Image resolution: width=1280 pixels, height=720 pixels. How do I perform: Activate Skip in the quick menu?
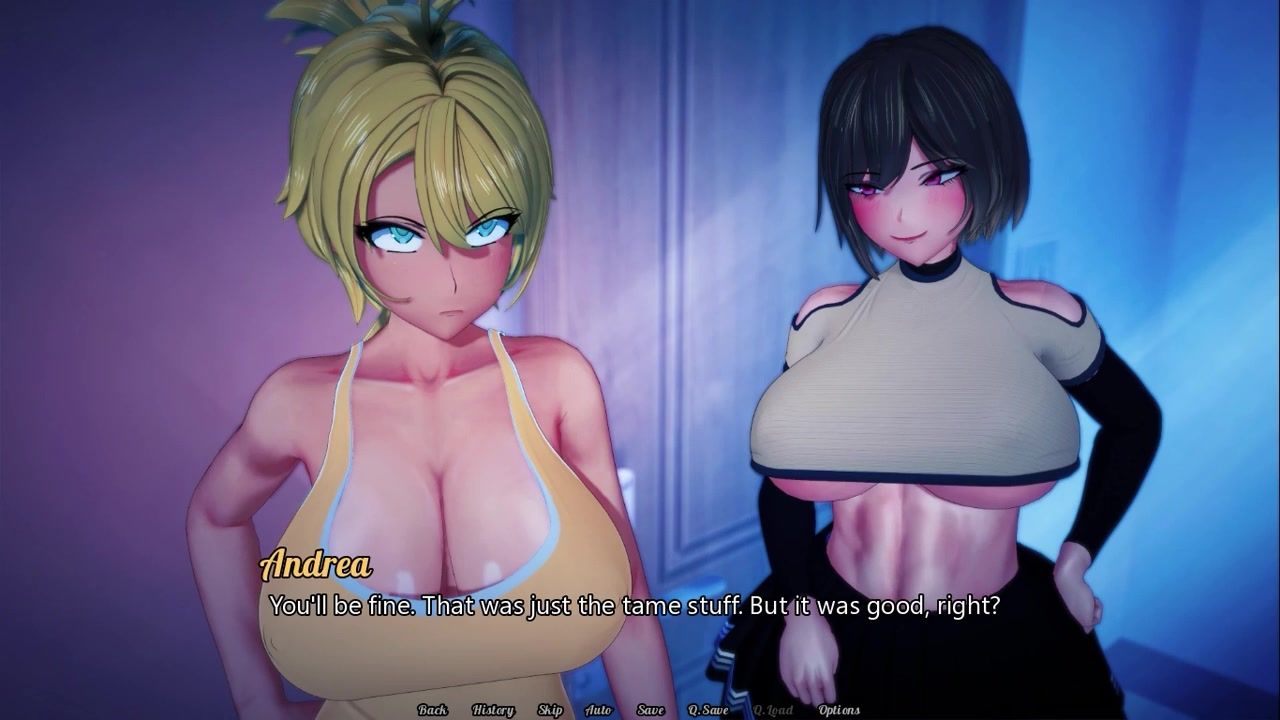click(550, 710)
